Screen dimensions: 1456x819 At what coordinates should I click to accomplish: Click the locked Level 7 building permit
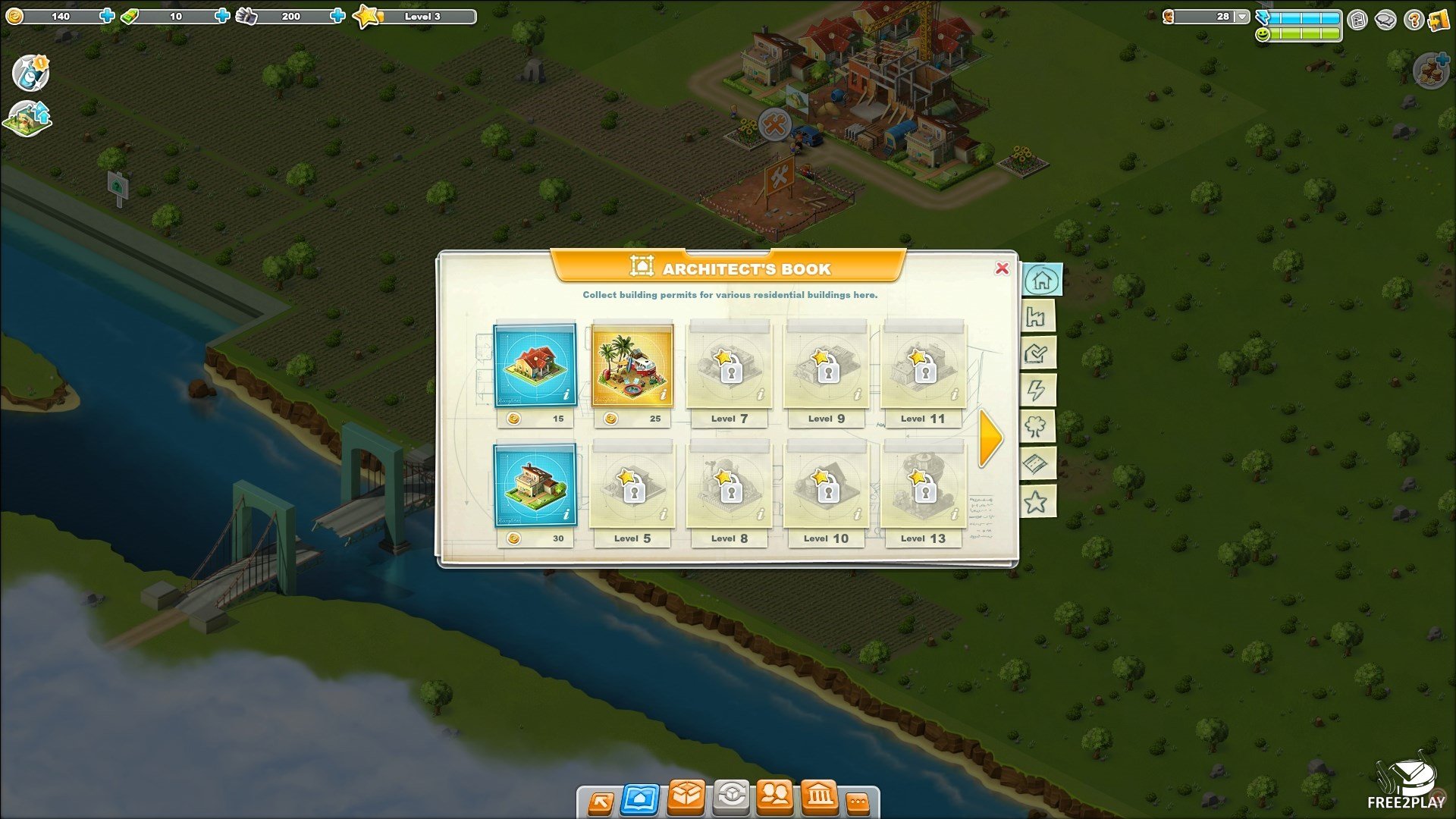(x=729, y=366)
